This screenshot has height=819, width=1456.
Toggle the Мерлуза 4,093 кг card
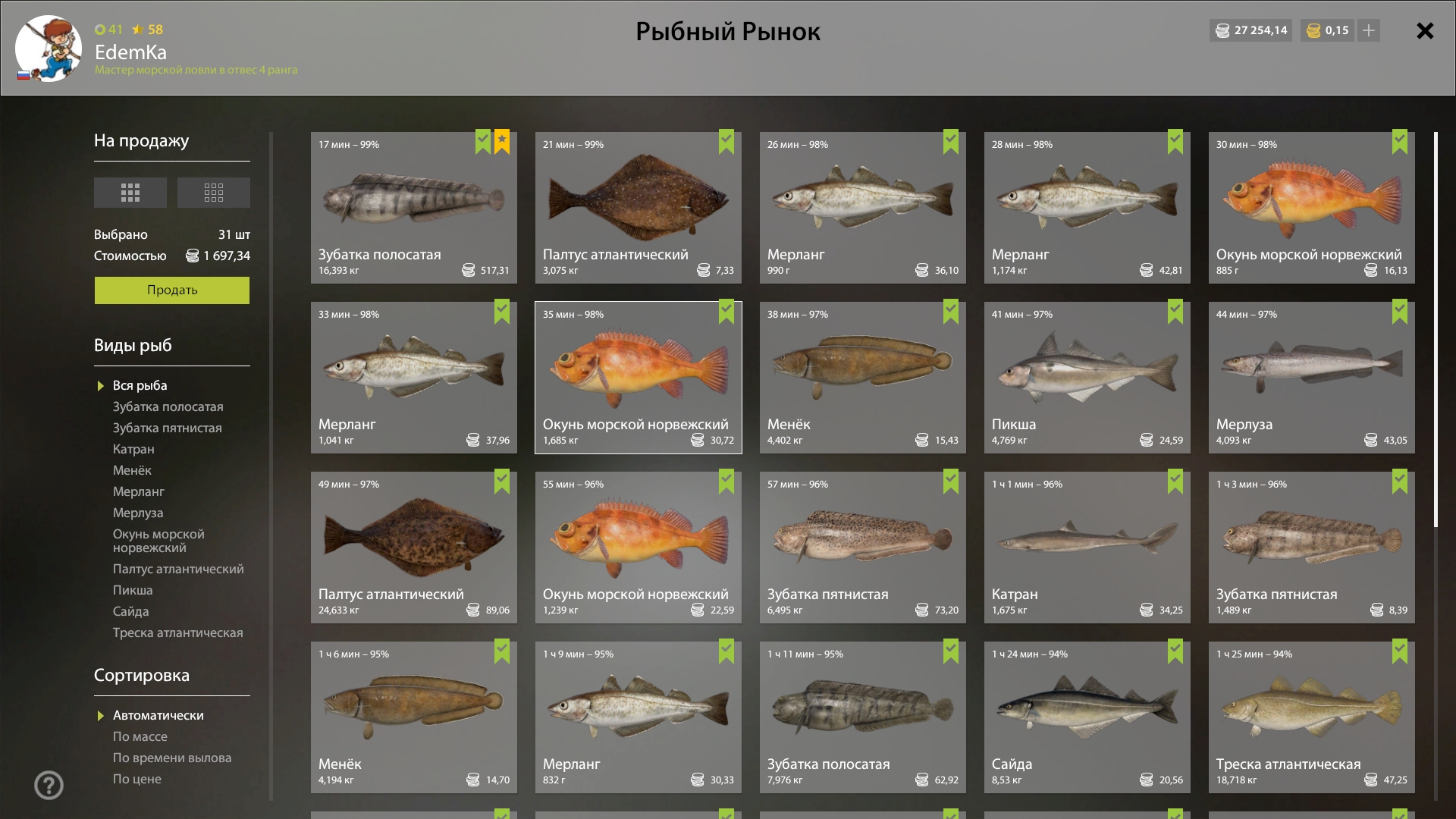[x=1311, y=378]
